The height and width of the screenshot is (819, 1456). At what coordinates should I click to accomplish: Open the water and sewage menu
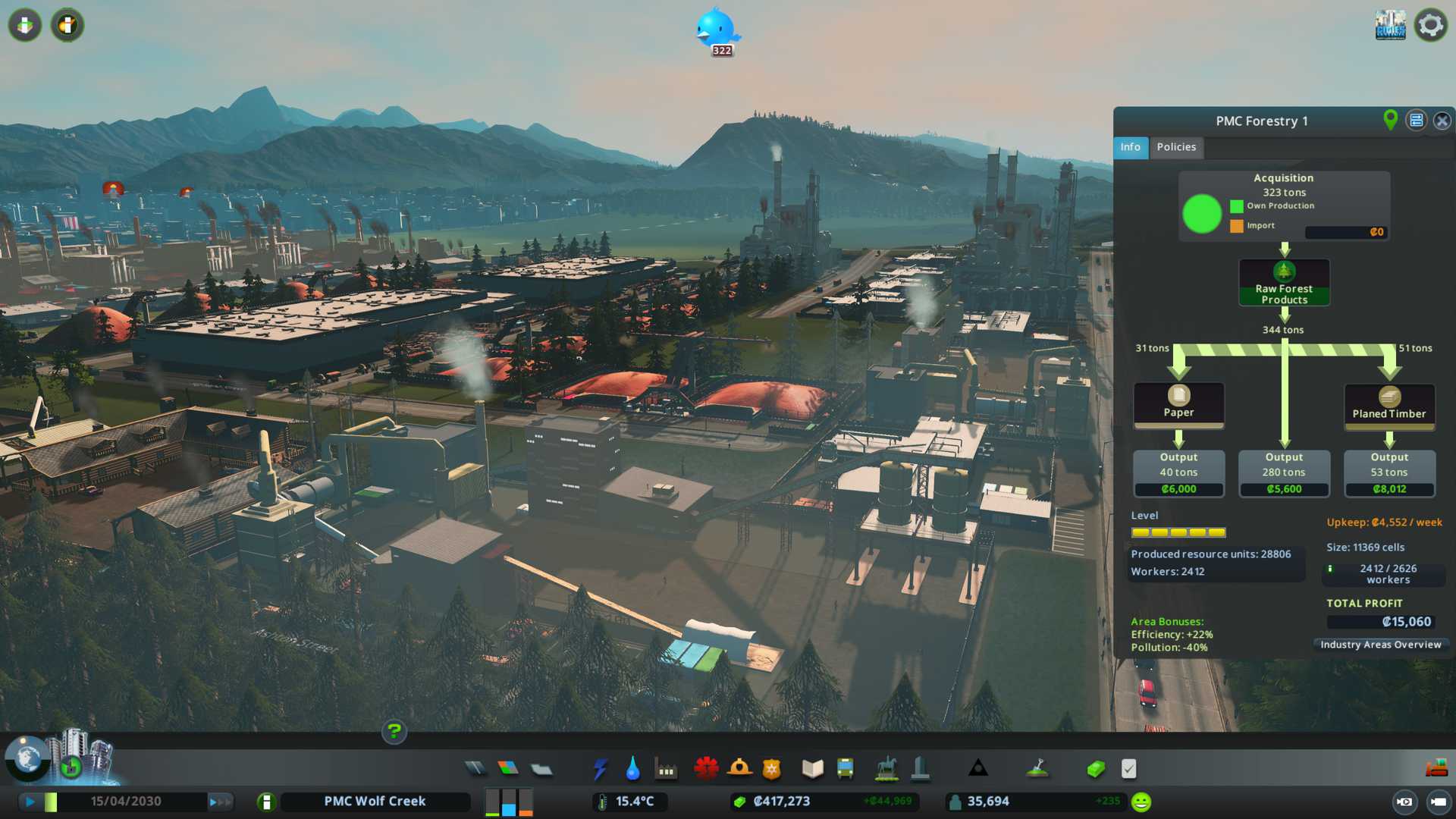coord(632,769)
